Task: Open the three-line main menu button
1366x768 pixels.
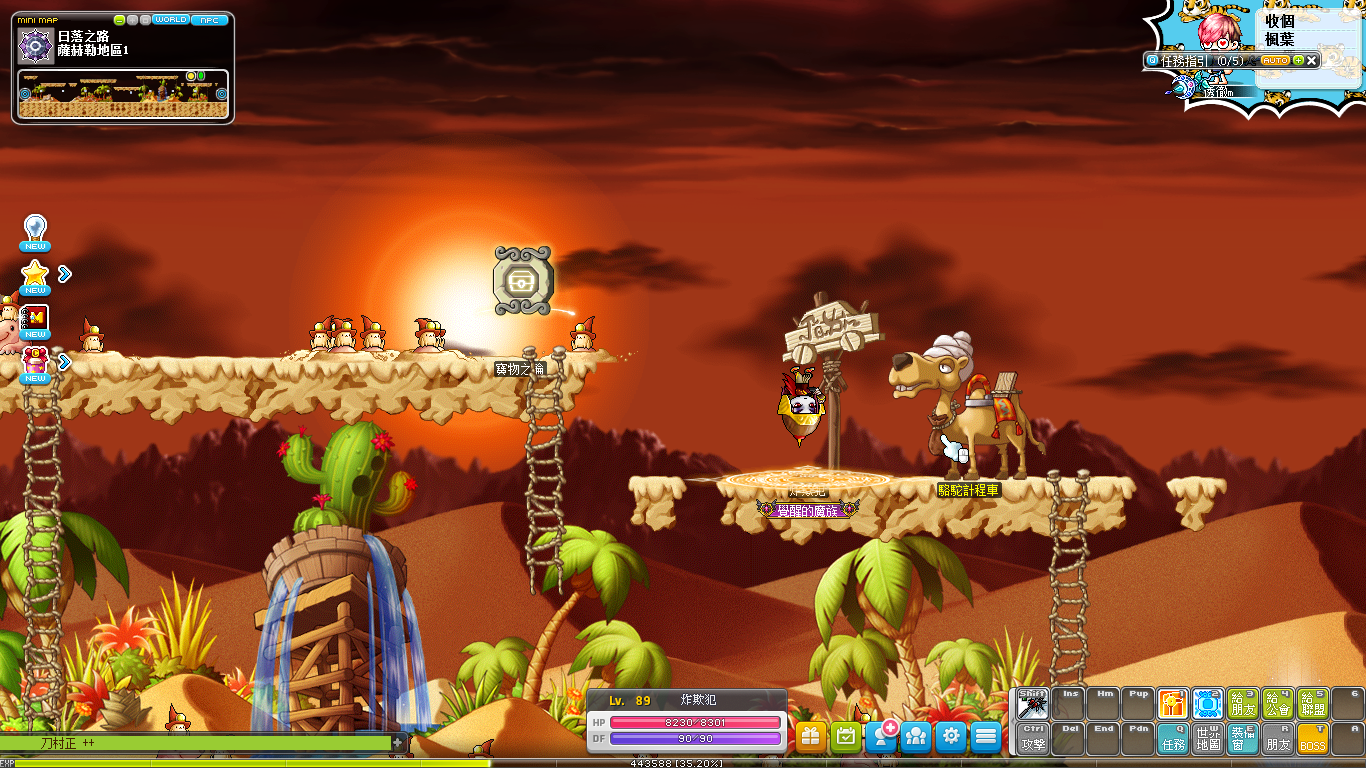Action: click(986, 737)
